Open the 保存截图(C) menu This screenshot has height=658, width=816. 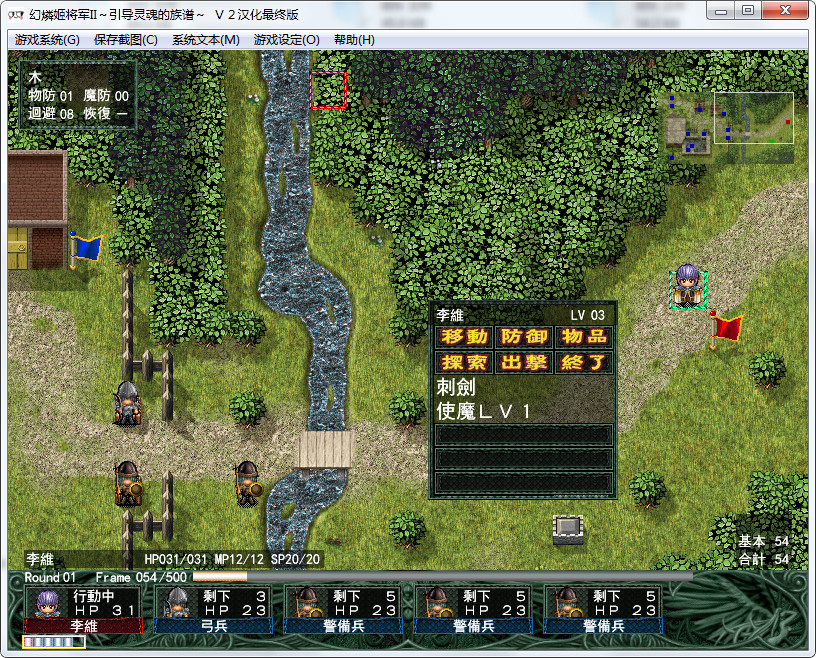pos(126,40)
